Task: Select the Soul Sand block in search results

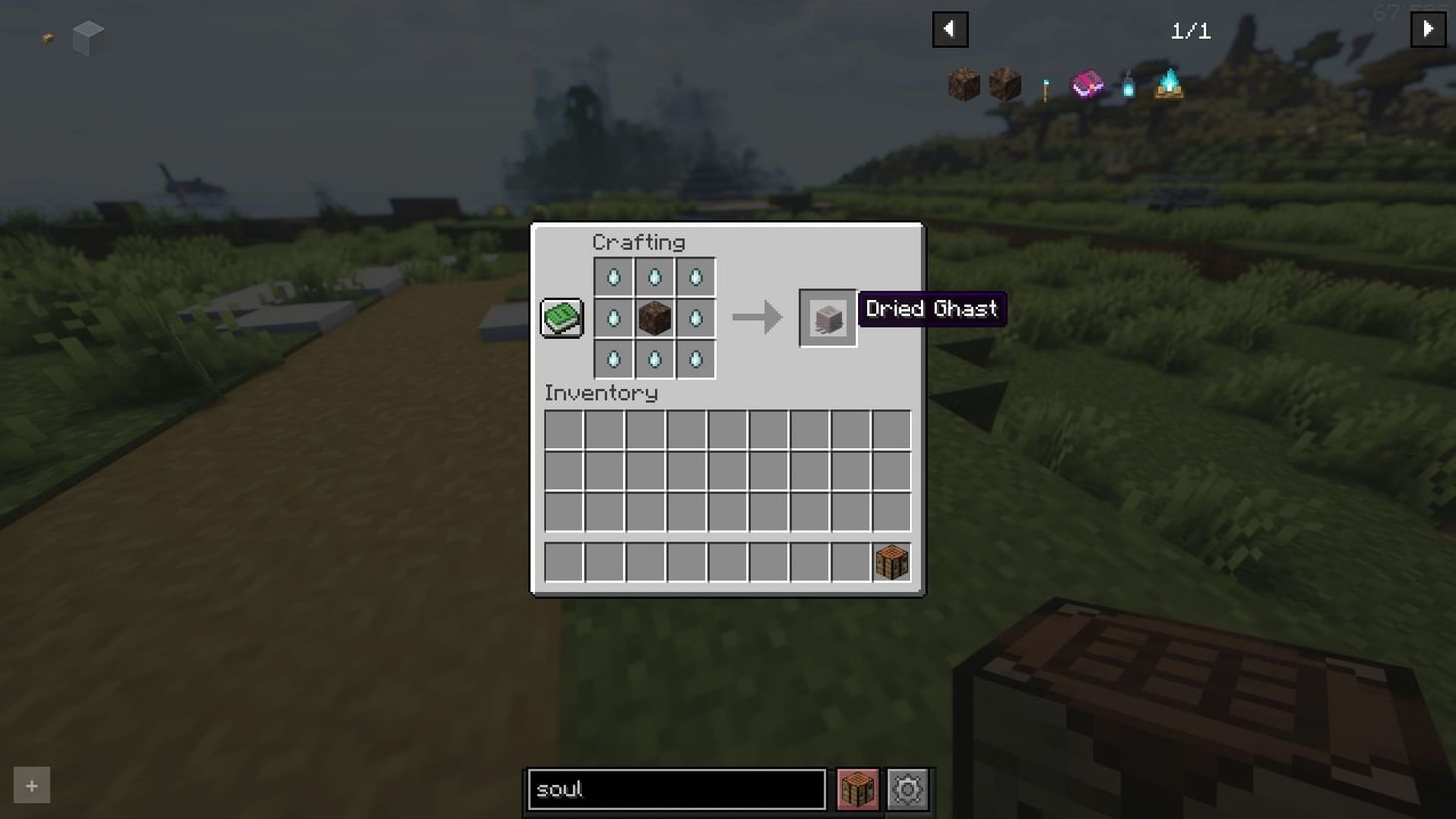Action: tap(962, 85)
